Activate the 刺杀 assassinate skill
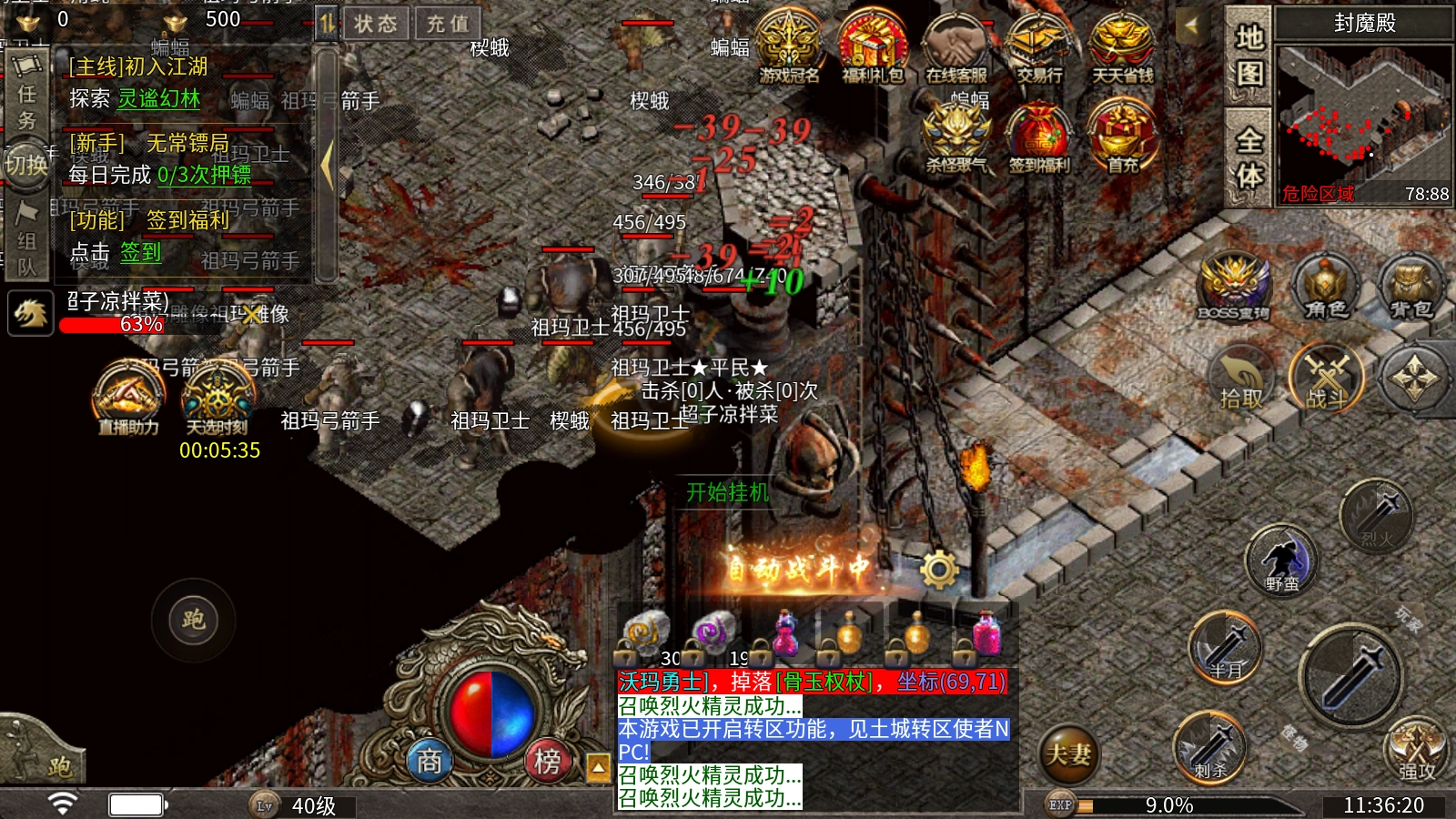 [x=1209, y=747]
